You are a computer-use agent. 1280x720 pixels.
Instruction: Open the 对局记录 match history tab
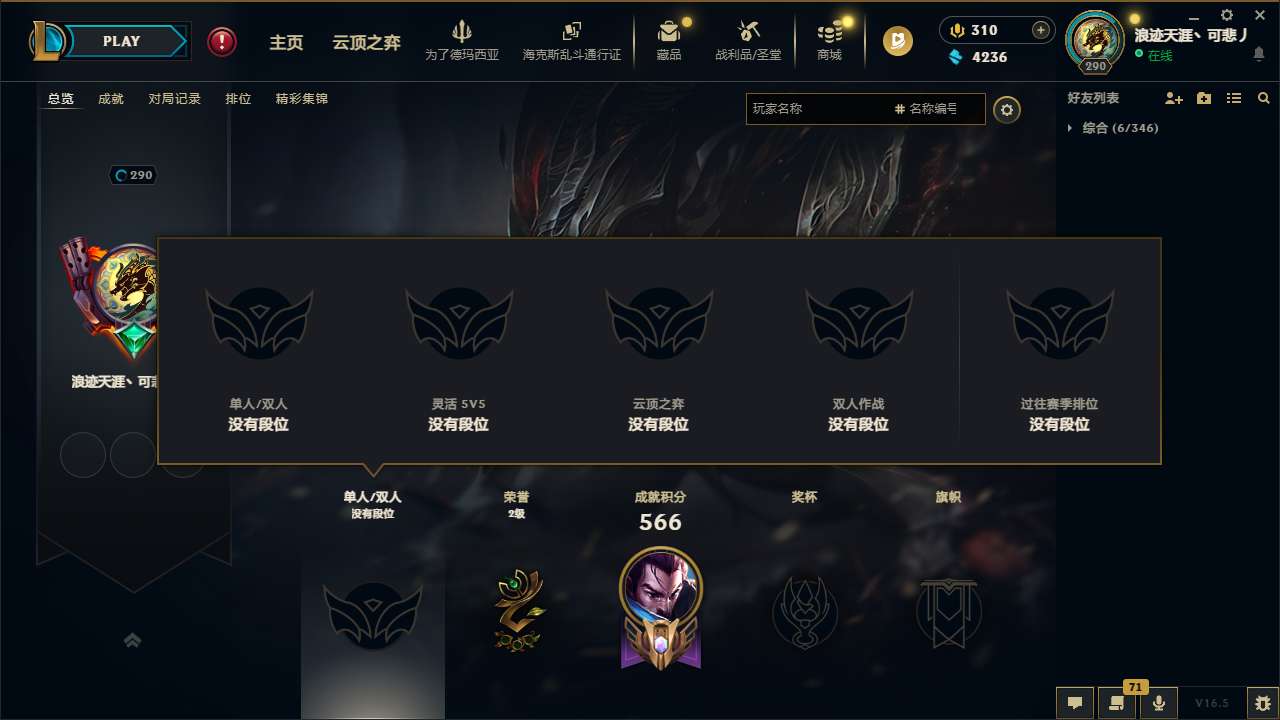click(x=175, y=98)
